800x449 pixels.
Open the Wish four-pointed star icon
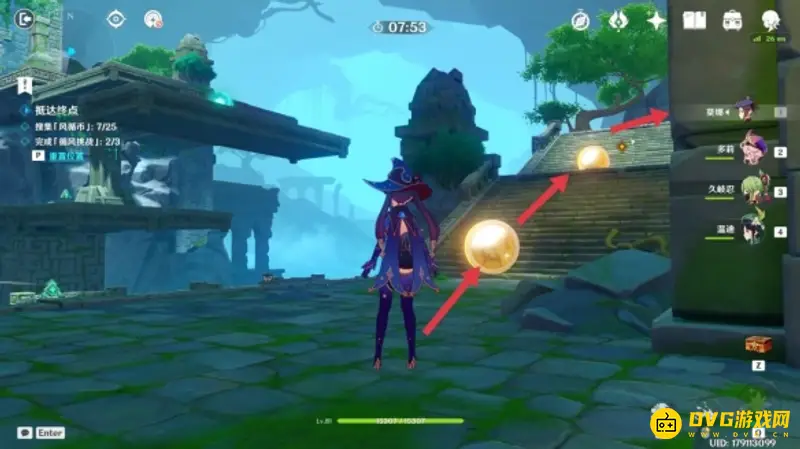click(x=656, y=20)
